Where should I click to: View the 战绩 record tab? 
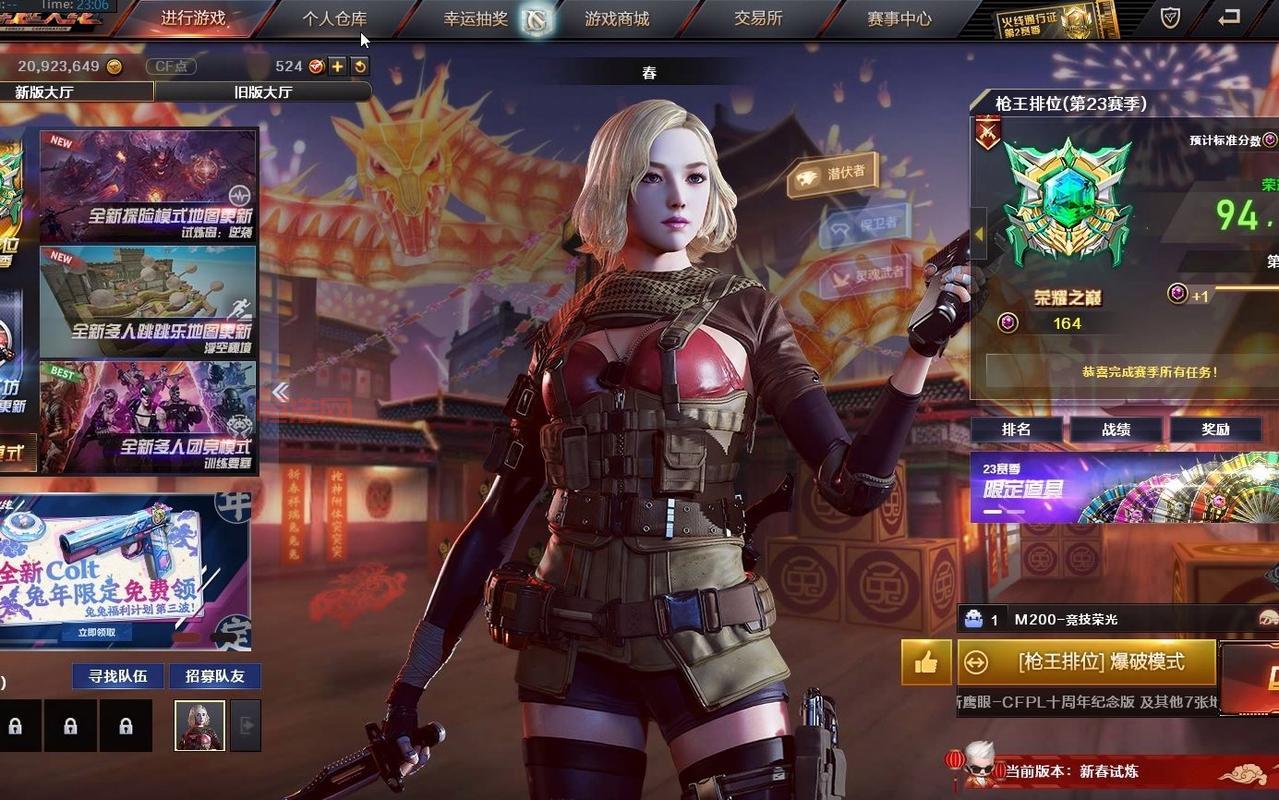coord(1116,429)
